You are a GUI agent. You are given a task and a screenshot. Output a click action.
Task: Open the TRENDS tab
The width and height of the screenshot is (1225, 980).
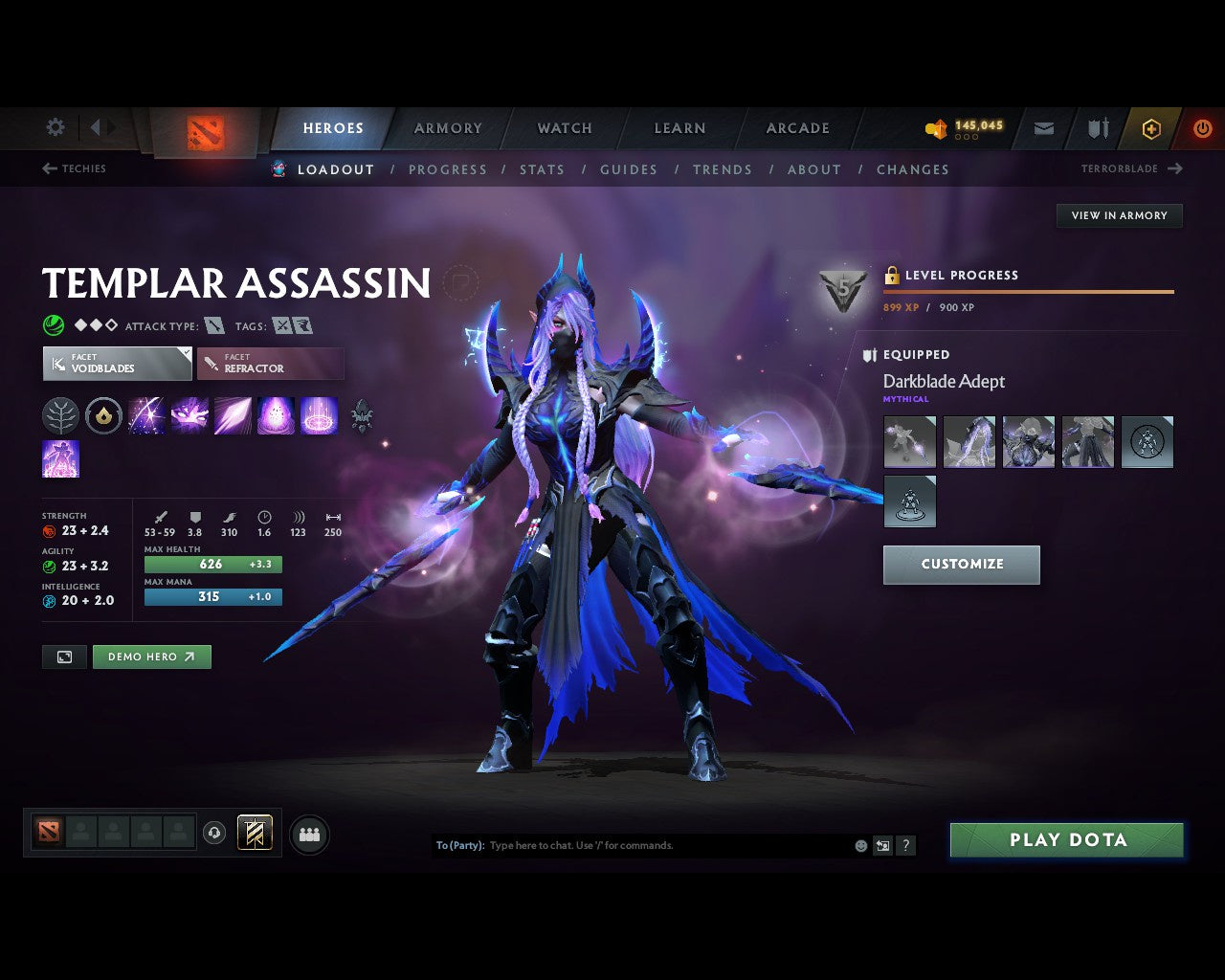coord(723,169)
